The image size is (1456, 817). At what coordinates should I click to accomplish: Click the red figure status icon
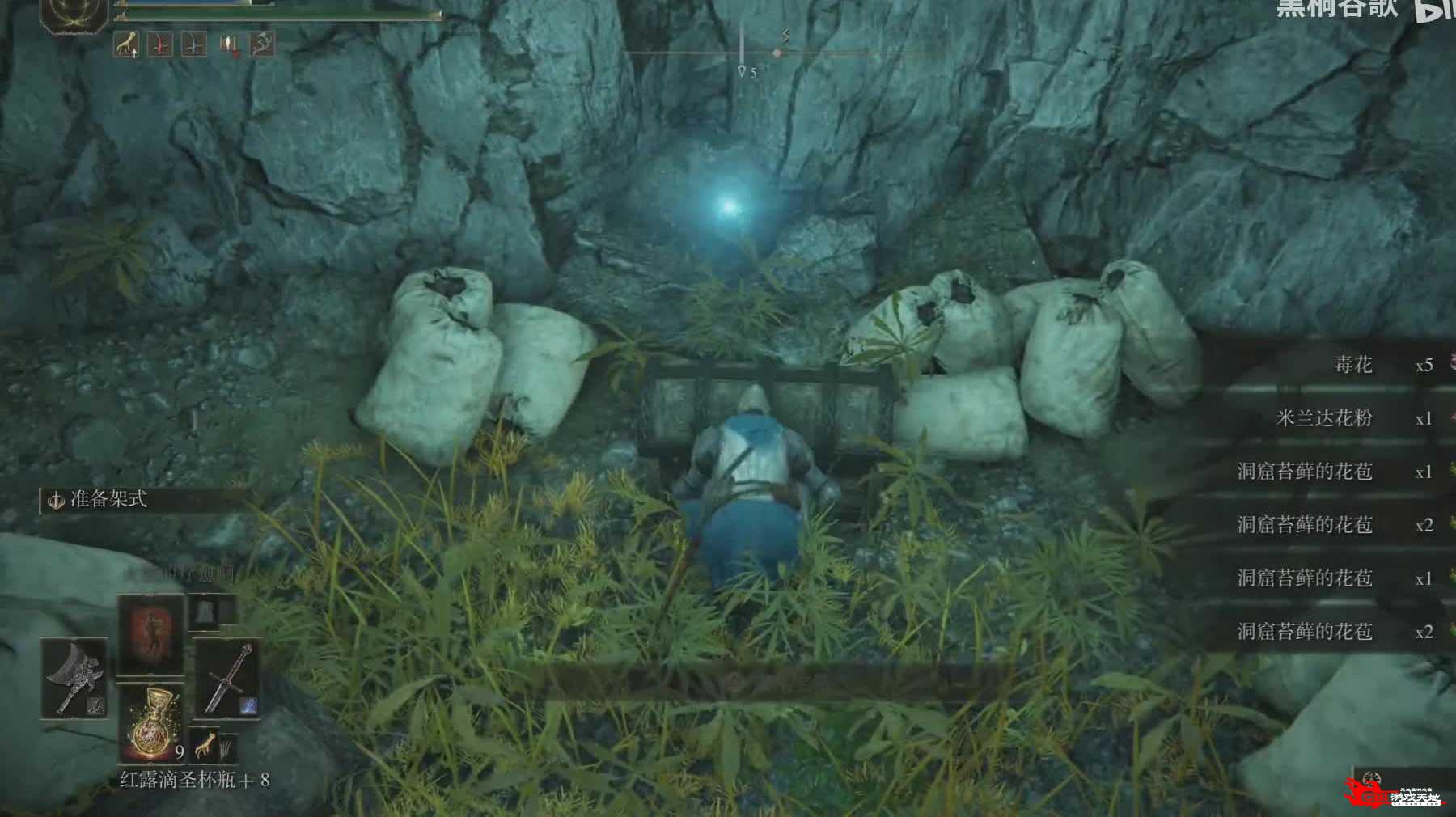160,44
